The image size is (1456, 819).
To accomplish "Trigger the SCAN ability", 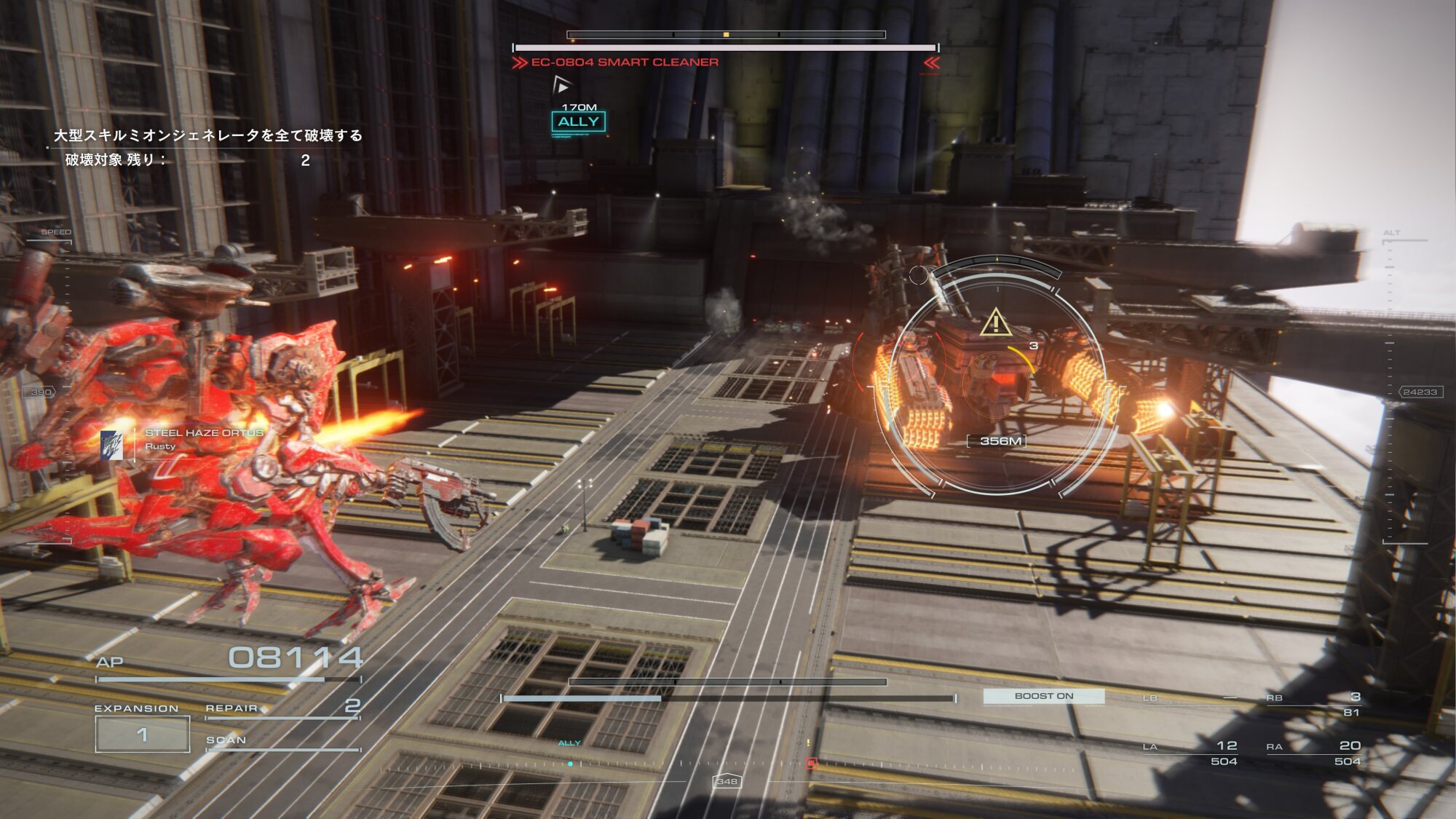I will click(282, 741).
